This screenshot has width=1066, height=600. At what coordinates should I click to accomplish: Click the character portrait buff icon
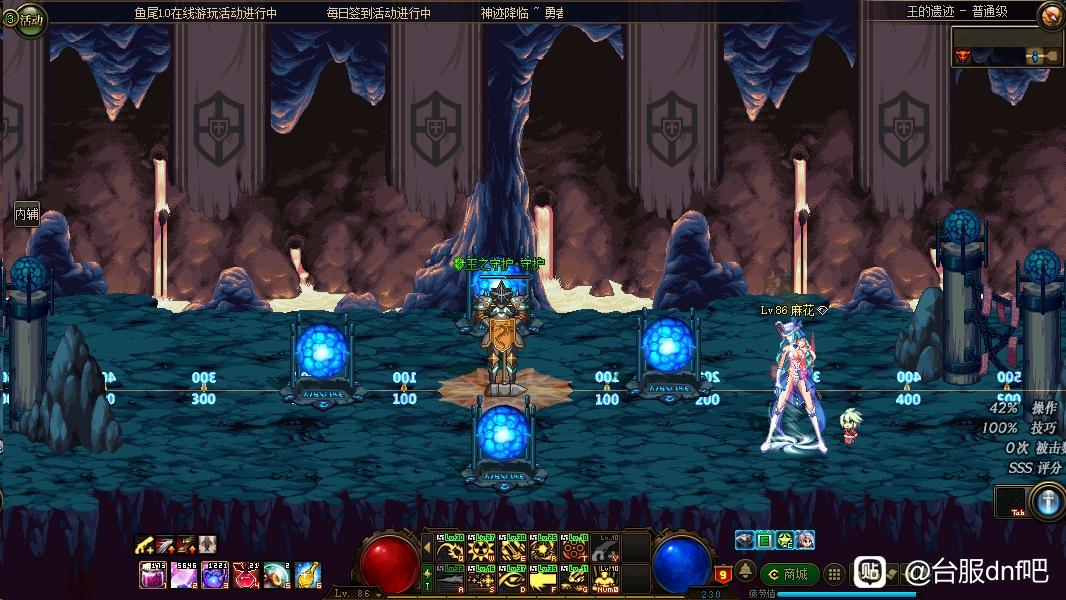(x=805, y=540)
